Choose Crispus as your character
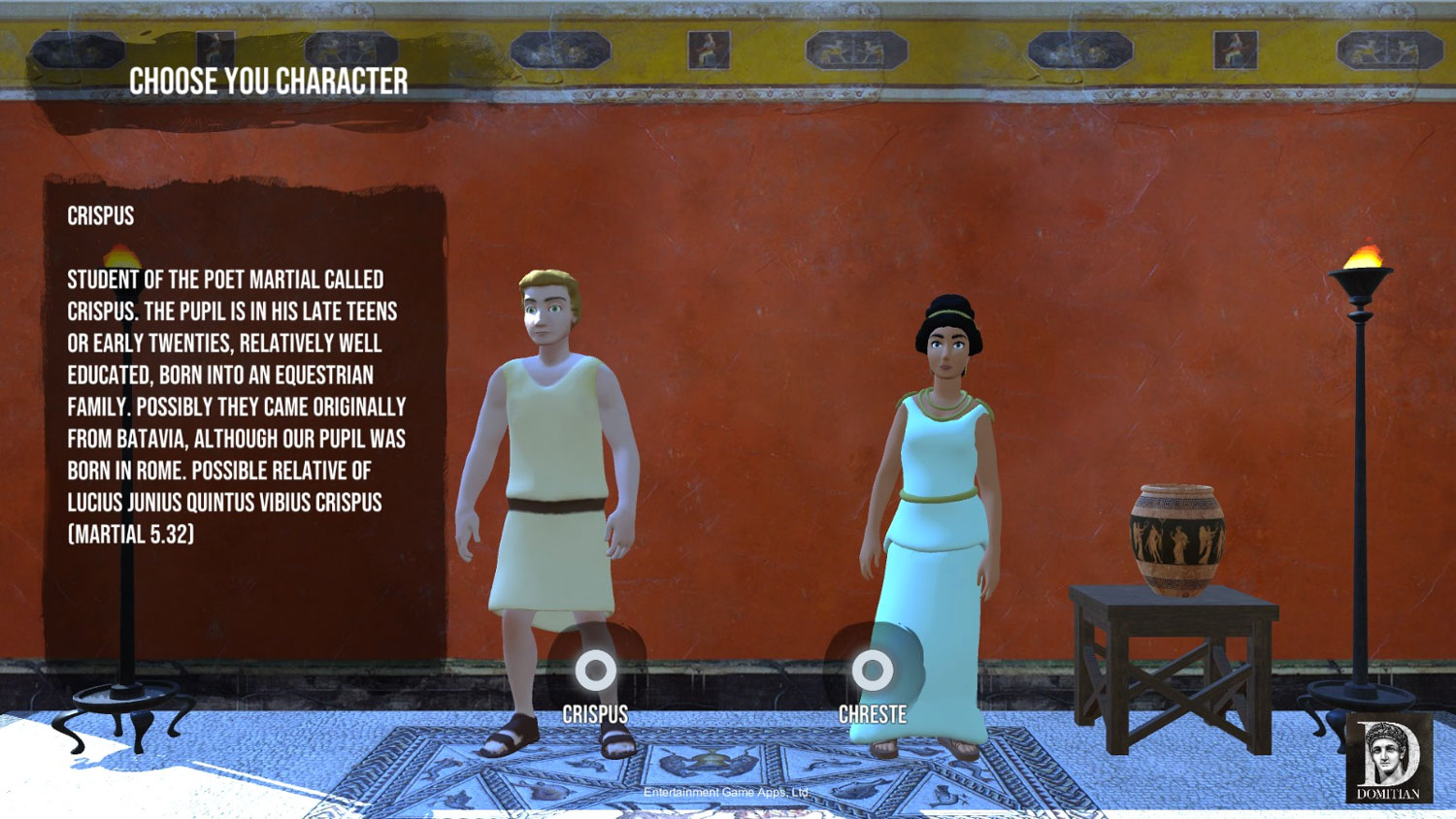1456x819 pixels. 595,671
